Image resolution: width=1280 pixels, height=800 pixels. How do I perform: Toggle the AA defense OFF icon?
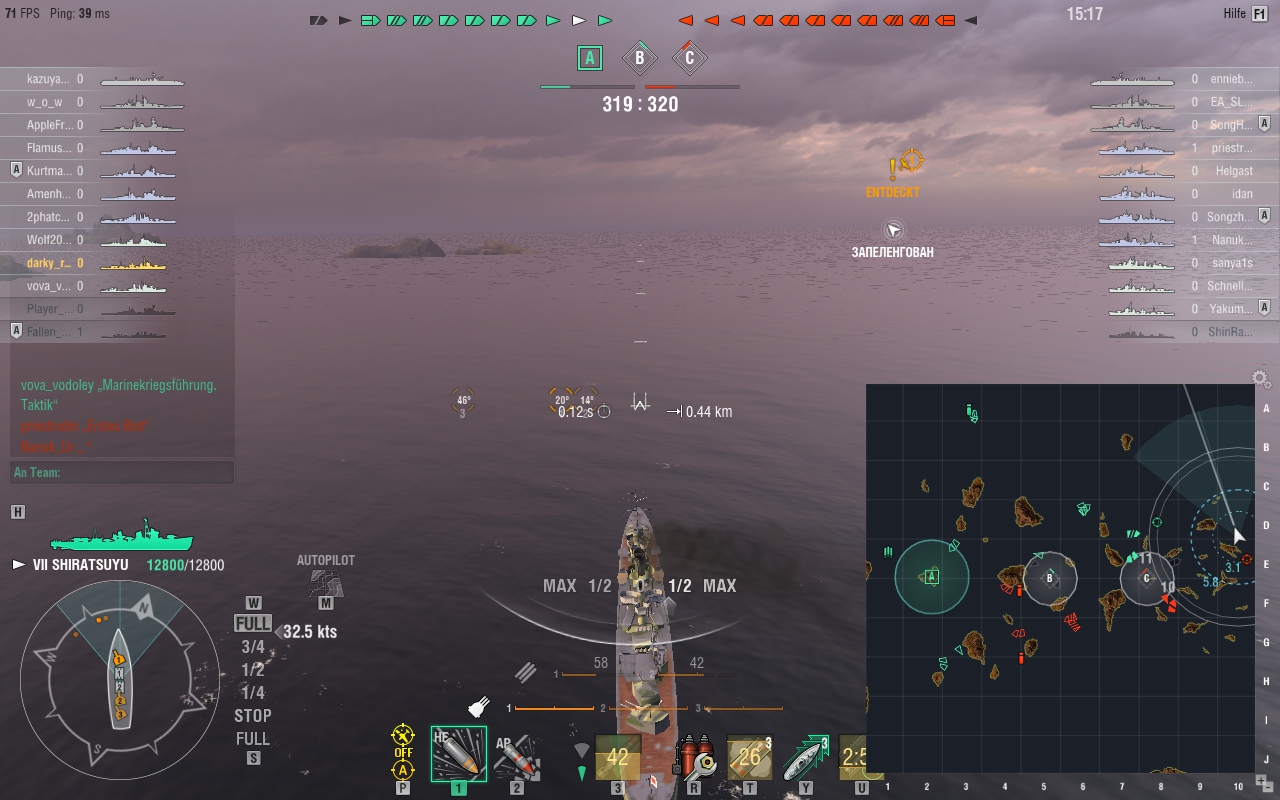coord(403,745)
